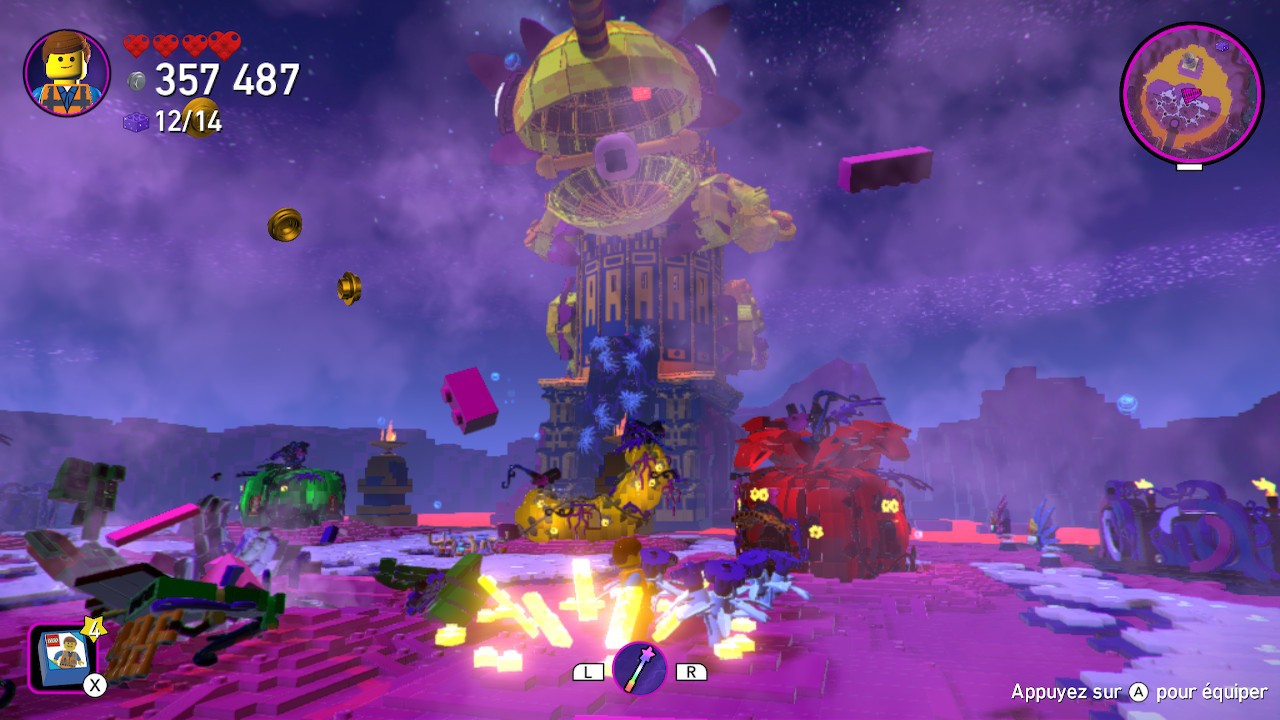The image size is (1280, 720).
Task: Open the circular minimap
Action: 1191,94
